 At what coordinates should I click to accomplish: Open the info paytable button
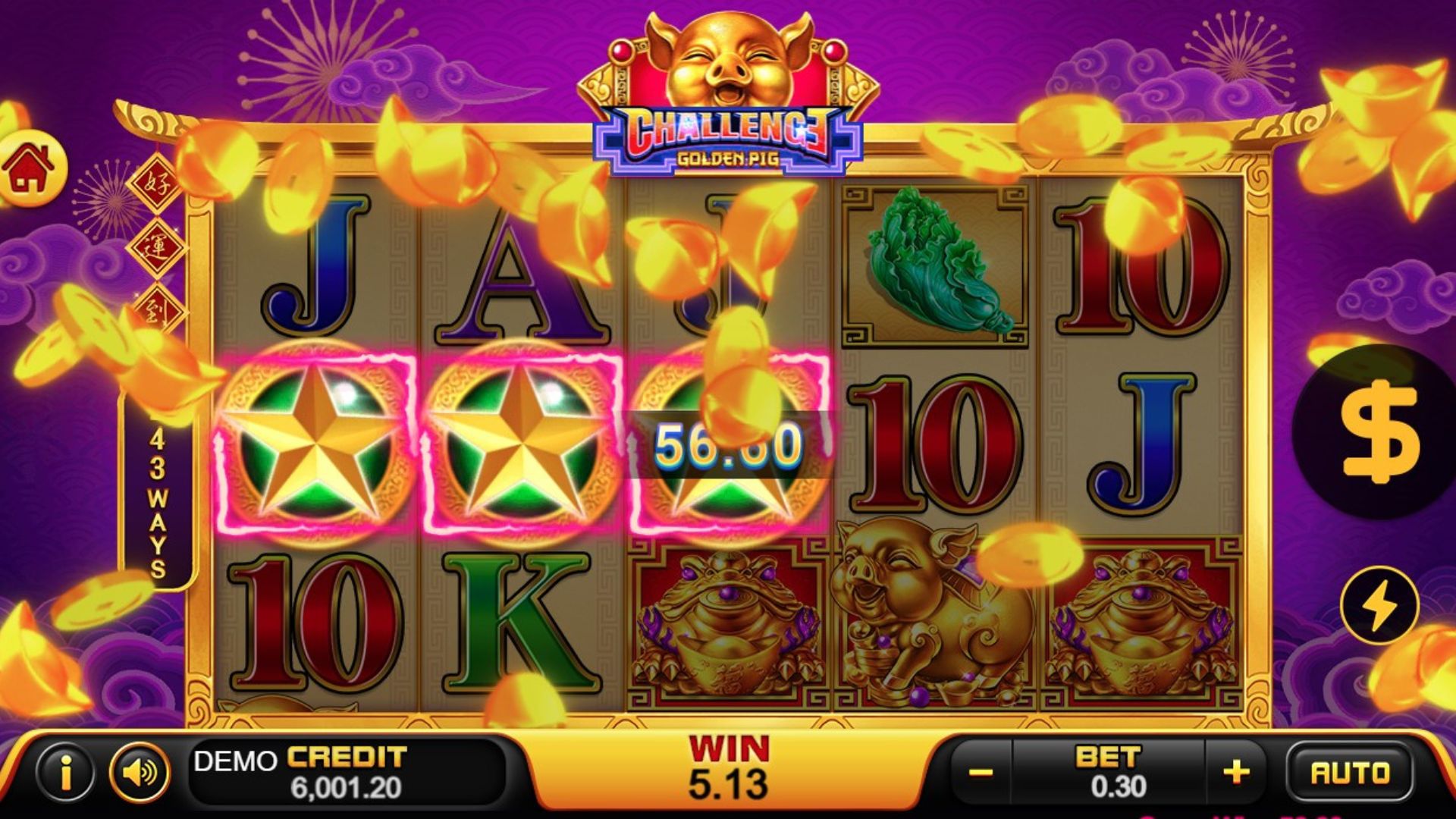coord(65,773)
